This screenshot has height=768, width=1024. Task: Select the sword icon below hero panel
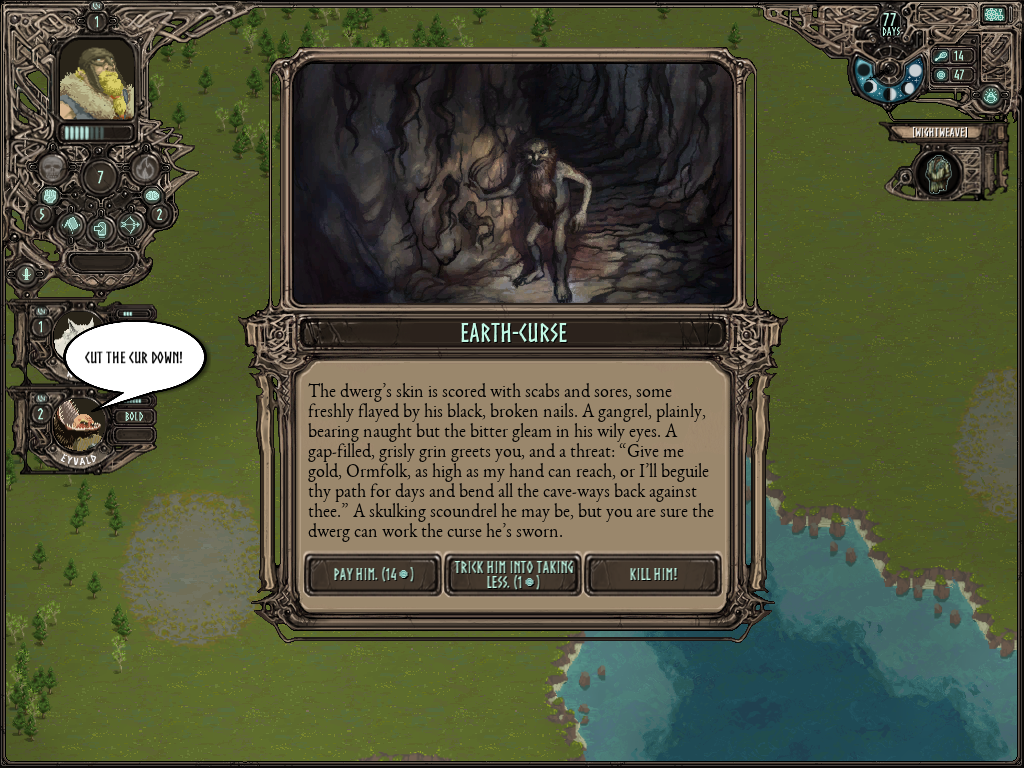[26, 273]
